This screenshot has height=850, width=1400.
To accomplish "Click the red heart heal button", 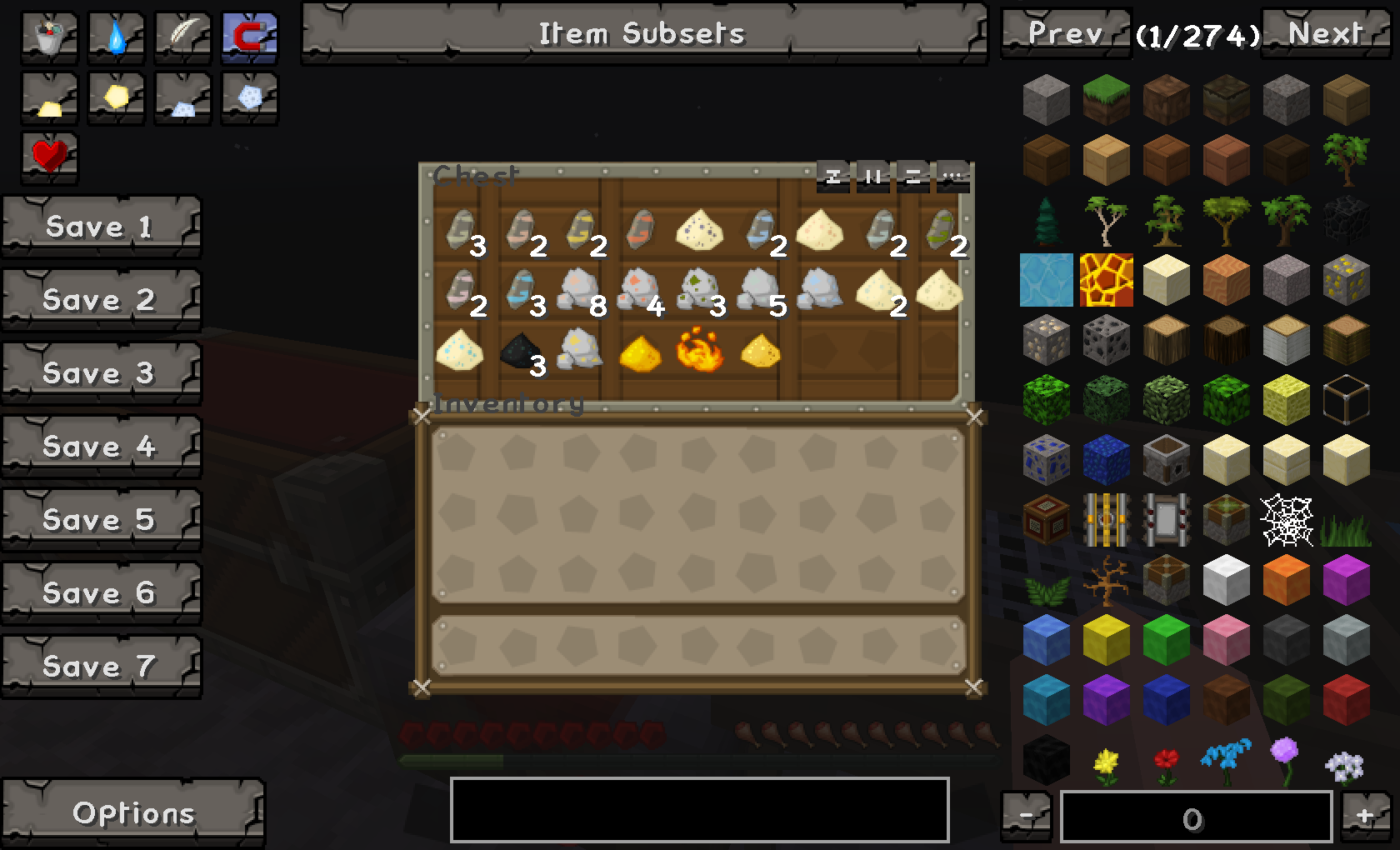I will (49, 156).
